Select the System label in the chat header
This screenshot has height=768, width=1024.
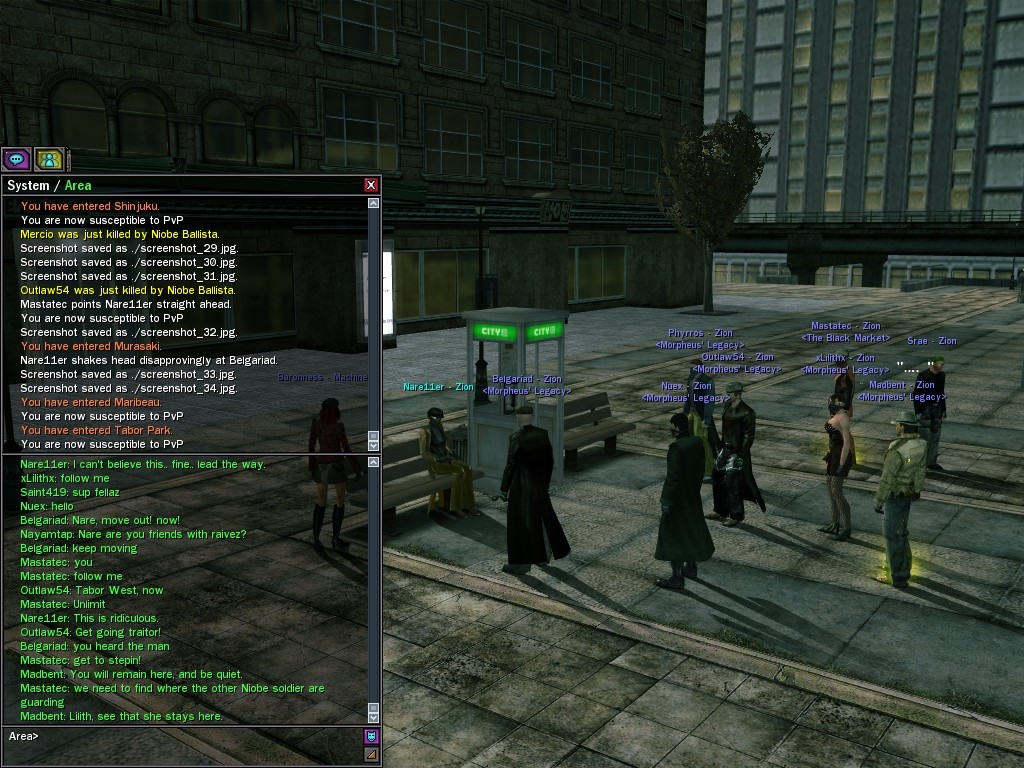pyautogui.click(x=28, y=185)
